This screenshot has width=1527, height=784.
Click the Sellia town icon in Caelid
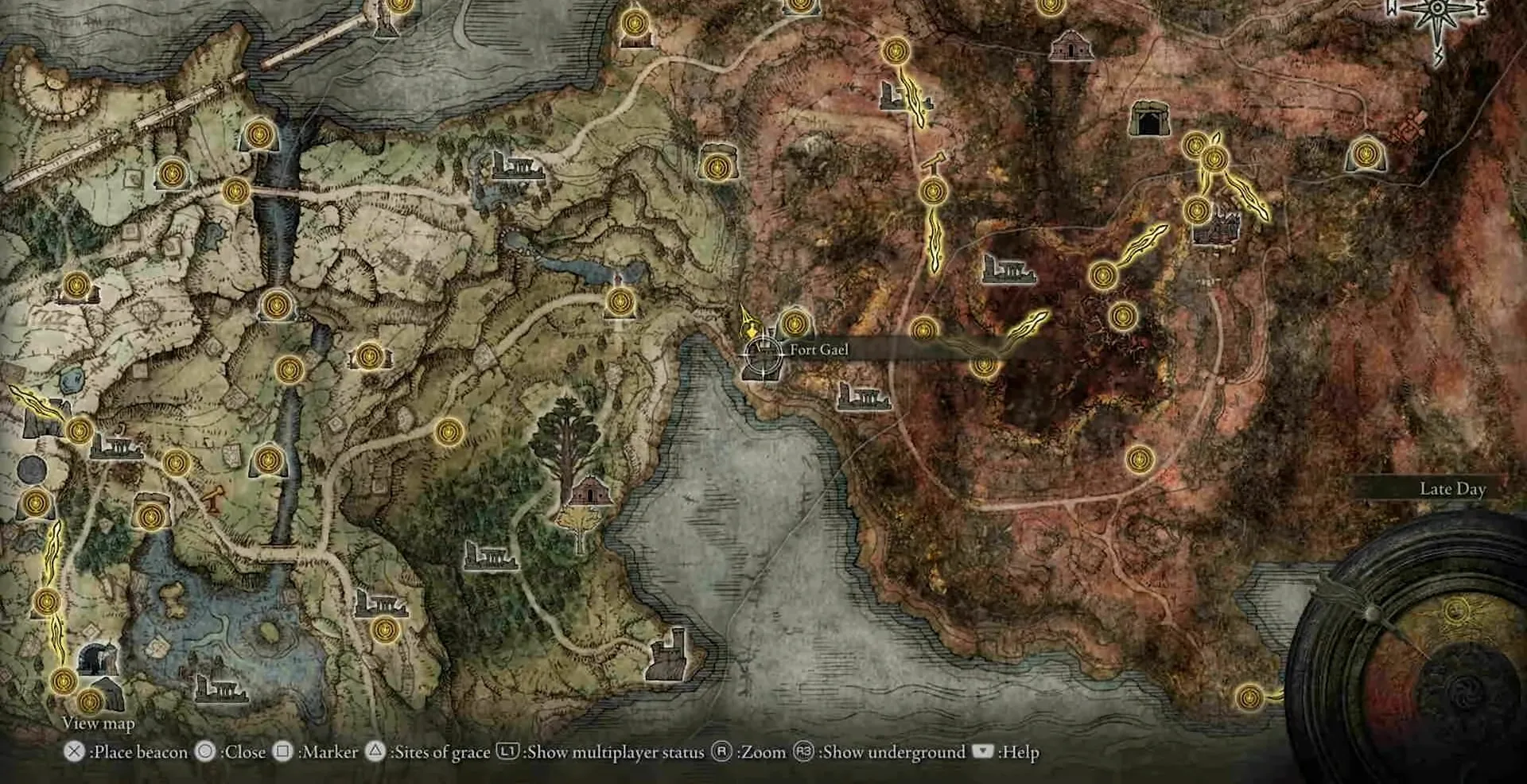(x=1218, y=225)
